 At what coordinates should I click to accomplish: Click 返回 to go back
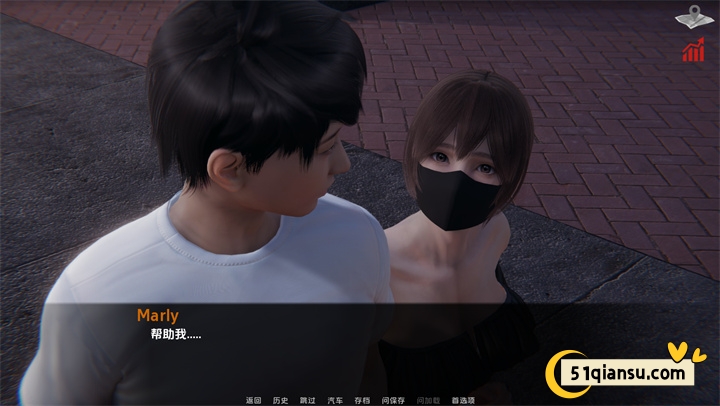click(x=253, y=400)
